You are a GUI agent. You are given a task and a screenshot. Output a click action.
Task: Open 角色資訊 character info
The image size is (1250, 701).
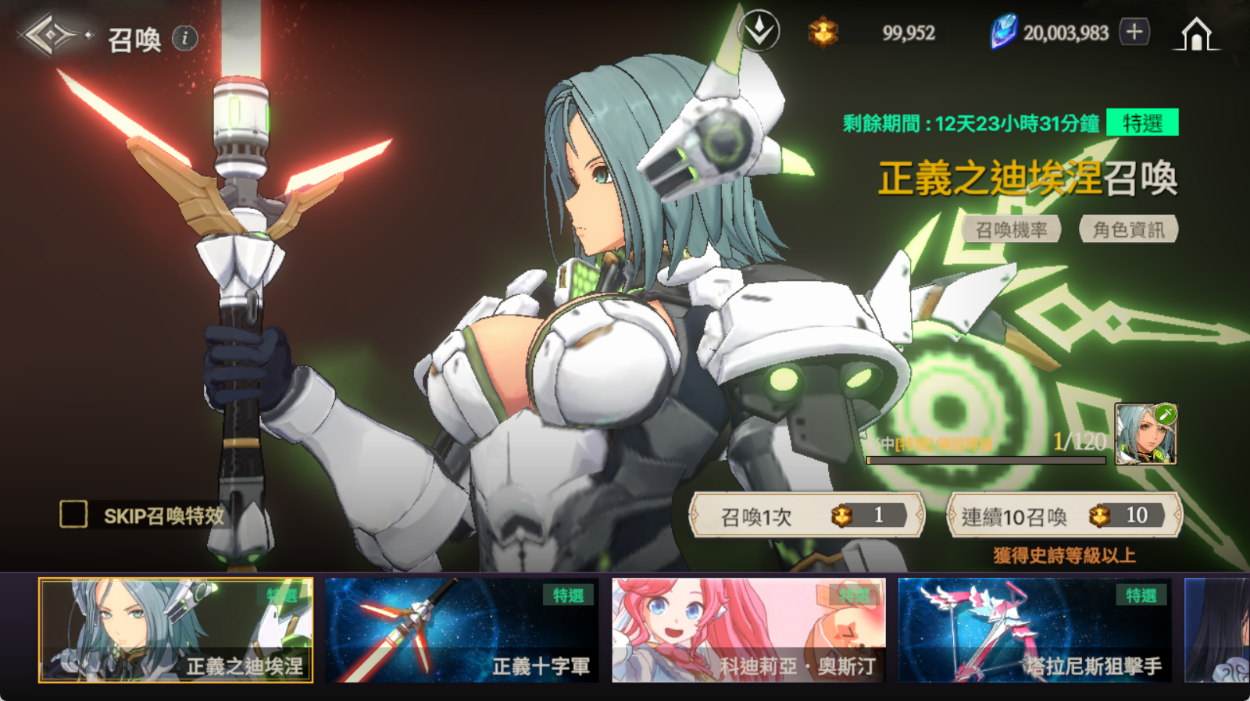pyautogui.click(x=1128, y=229)
